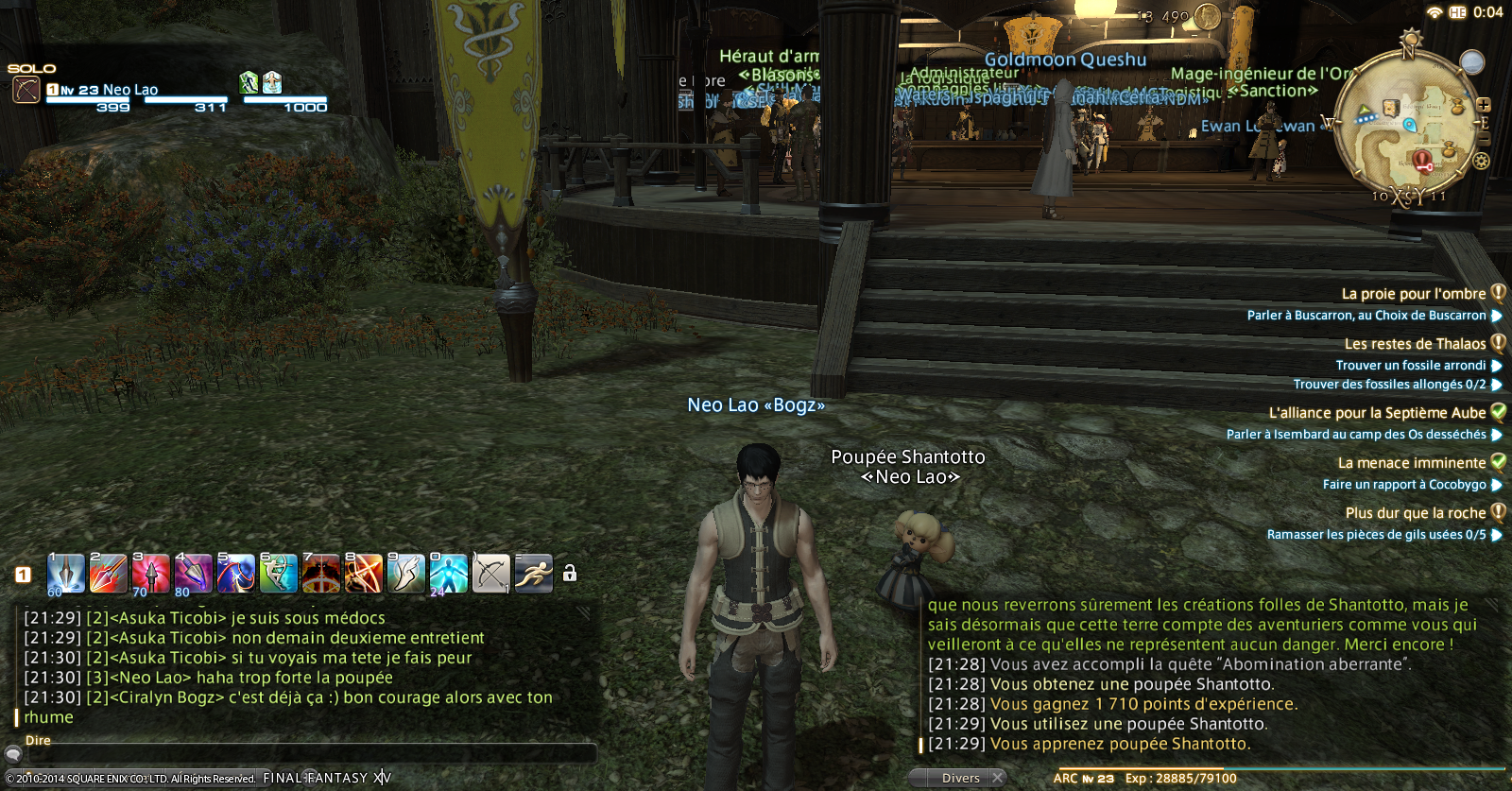Show details for "Plus dur que la roche"
Image resolution: width=1512 pixels, height=791 pixels.
1415,513
